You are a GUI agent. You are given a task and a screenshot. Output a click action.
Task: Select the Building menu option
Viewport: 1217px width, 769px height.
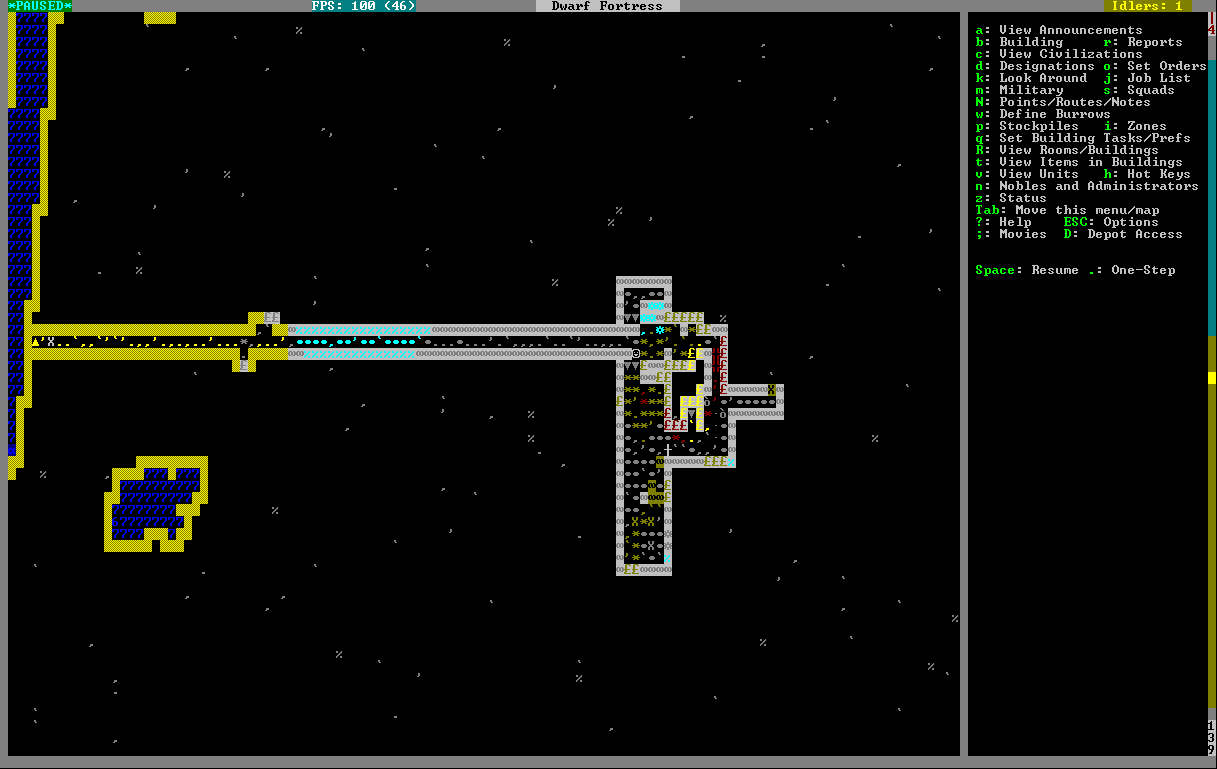point(1031,42)
